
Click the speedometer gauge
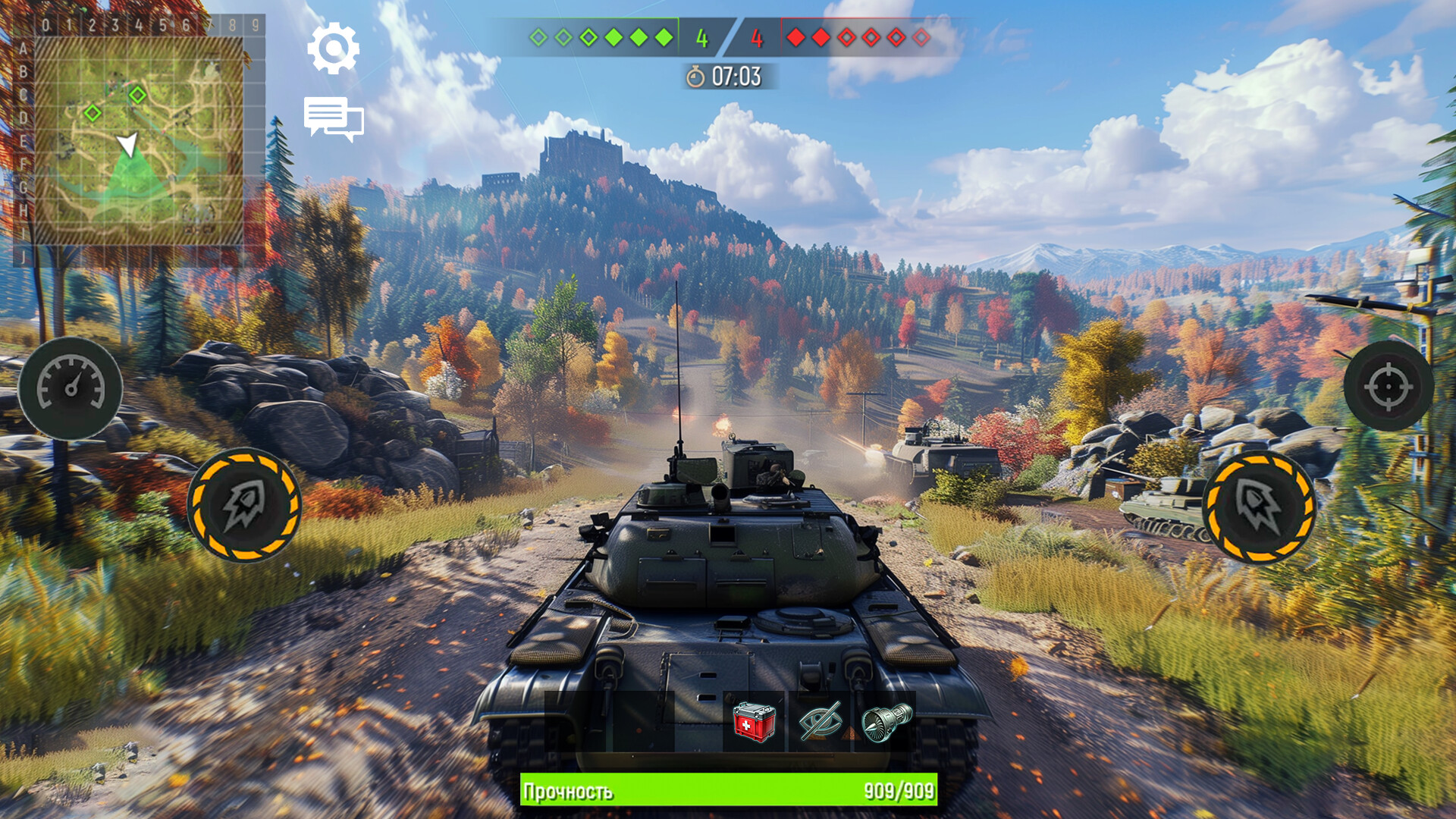(x=71, y=388)
